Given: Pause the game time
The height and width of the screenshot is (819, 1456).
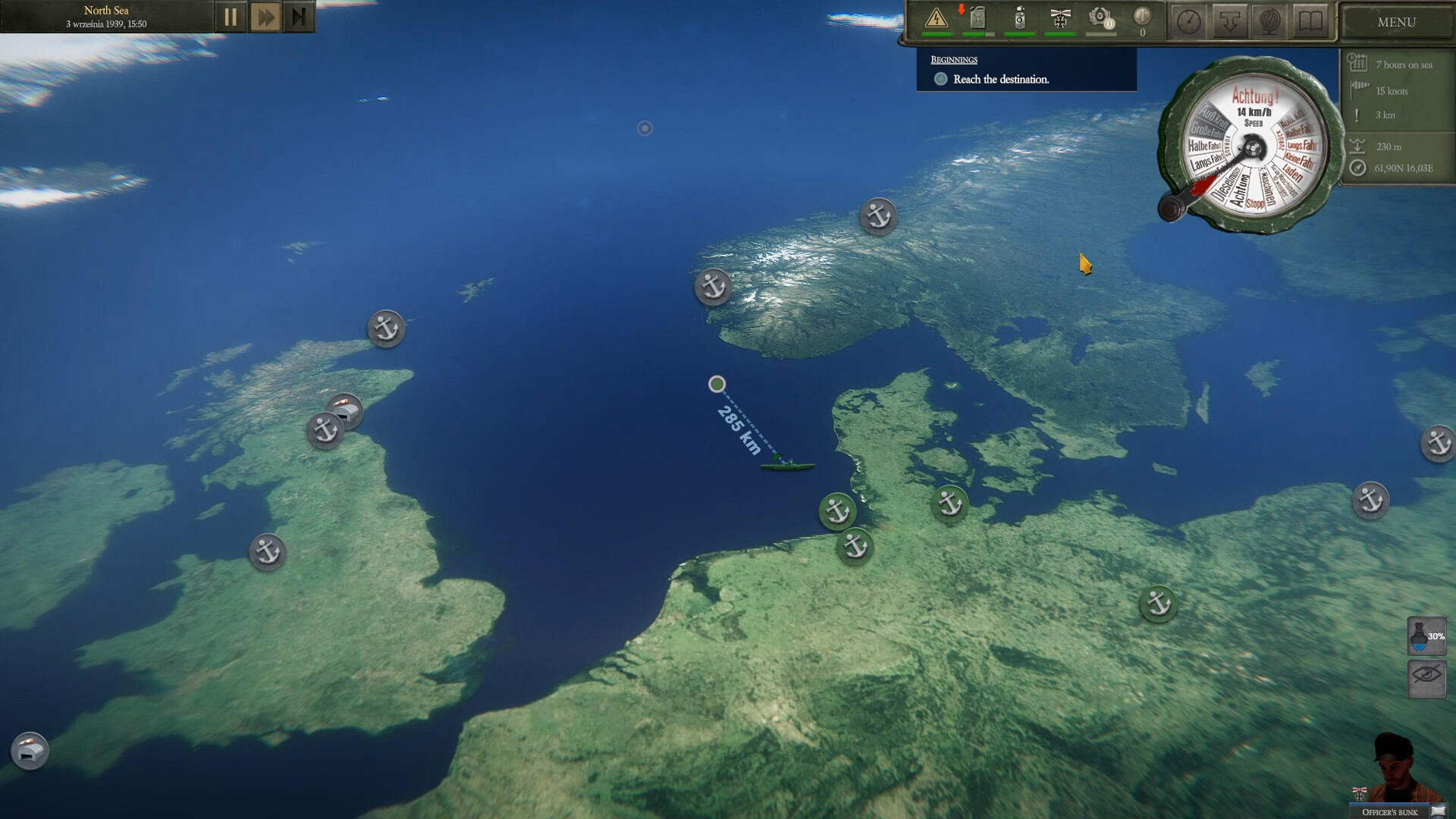Looking at the screenshot, I should click(231, 17).
